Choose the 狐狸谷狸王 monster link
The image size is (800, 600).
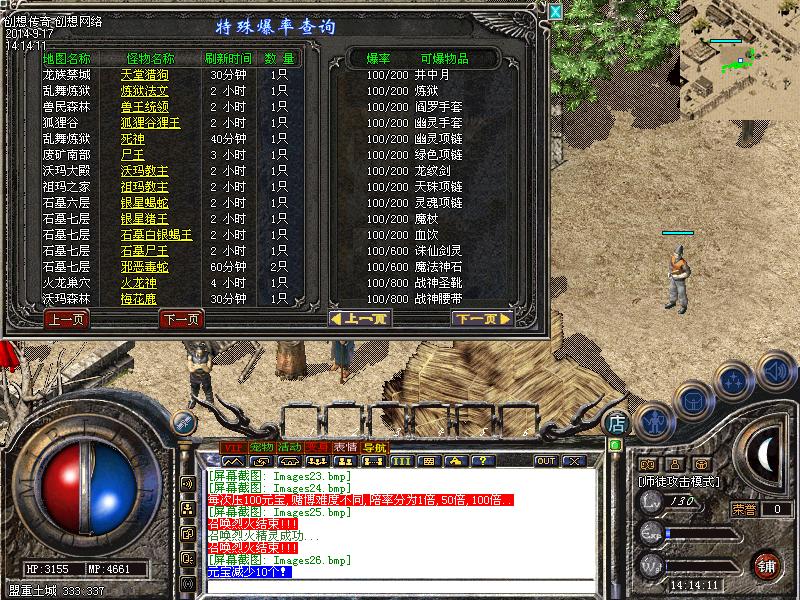[150, 123]
